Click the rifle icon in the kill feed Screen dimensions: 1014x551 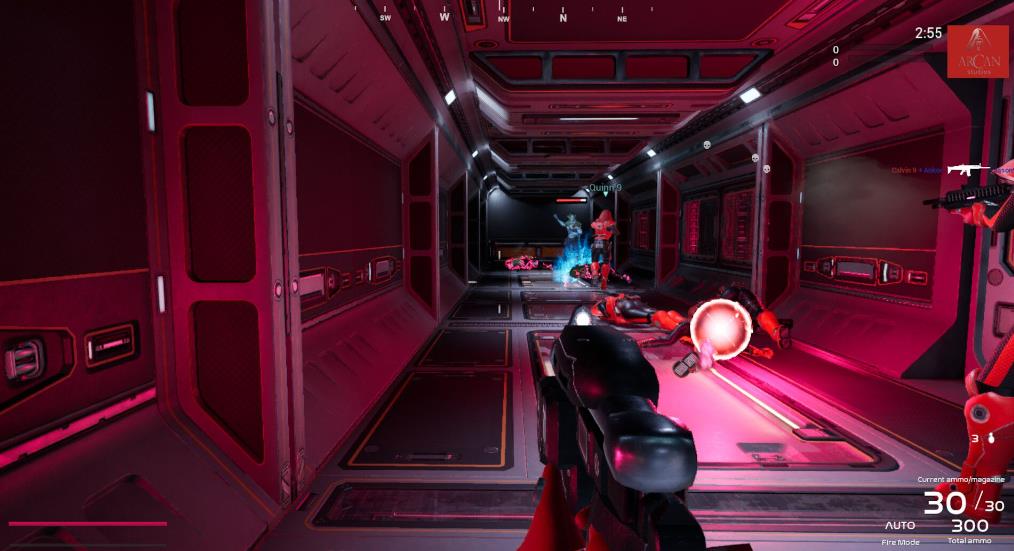point(967,169)
